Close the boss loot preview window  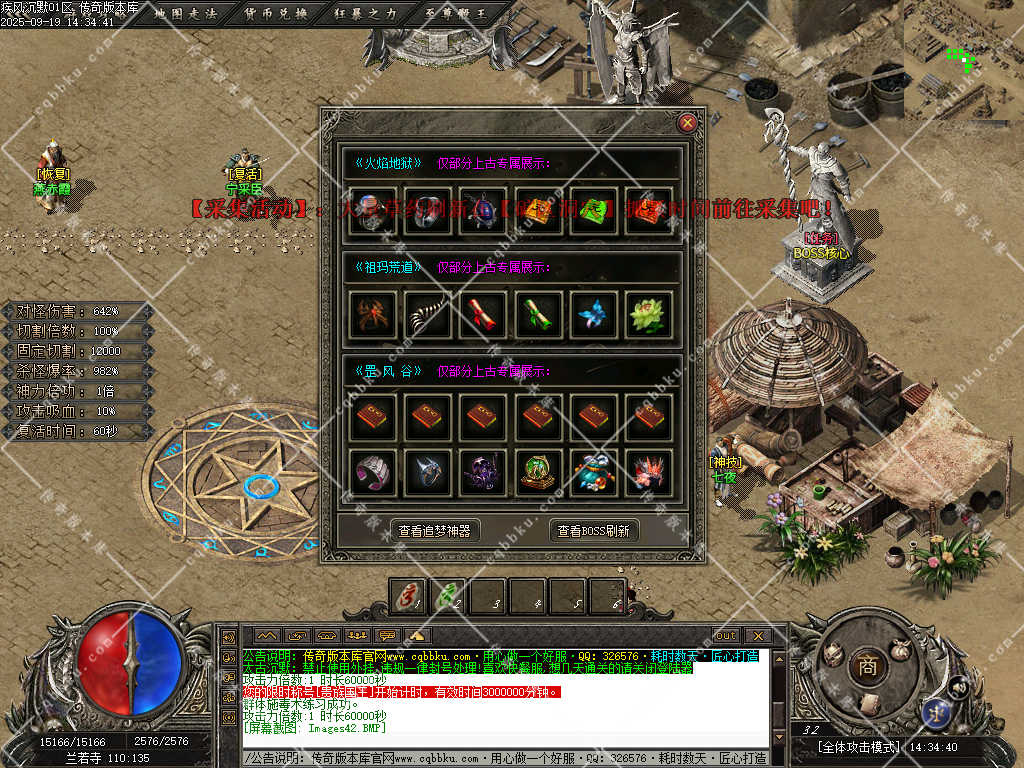pyautogui.click(x=686, y=123)
